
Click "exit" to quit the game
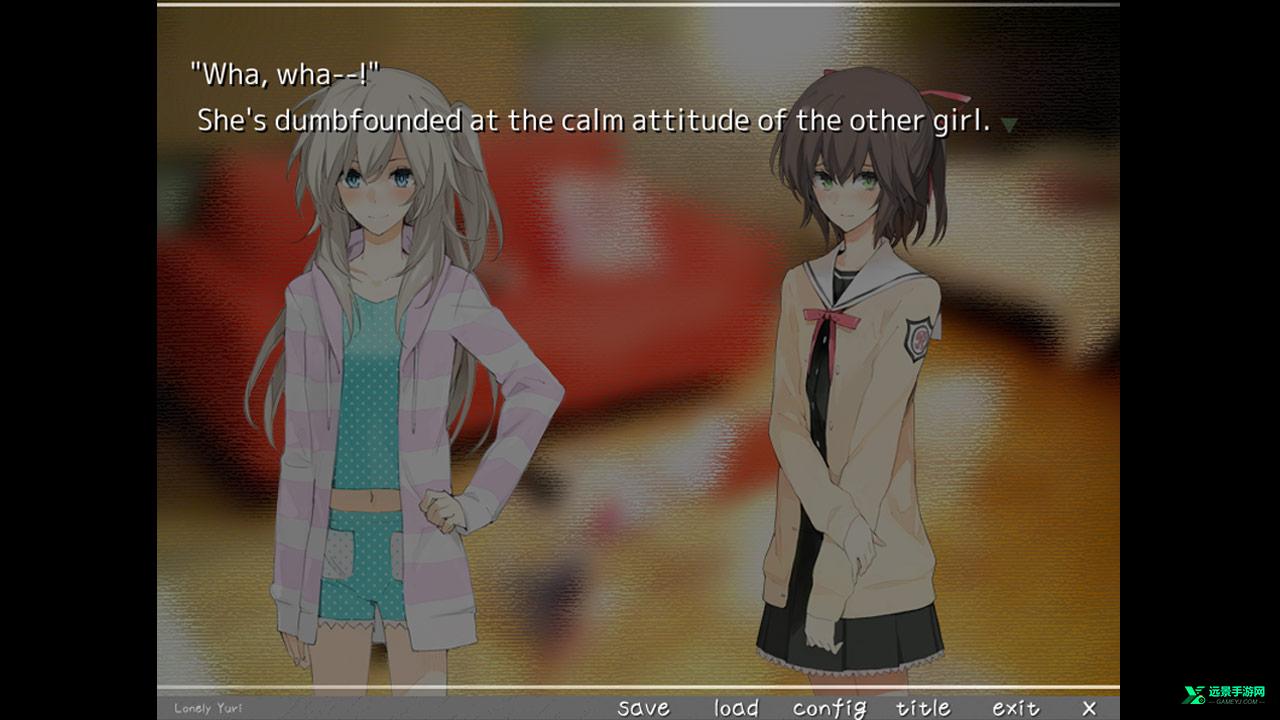coord(1016,707)
